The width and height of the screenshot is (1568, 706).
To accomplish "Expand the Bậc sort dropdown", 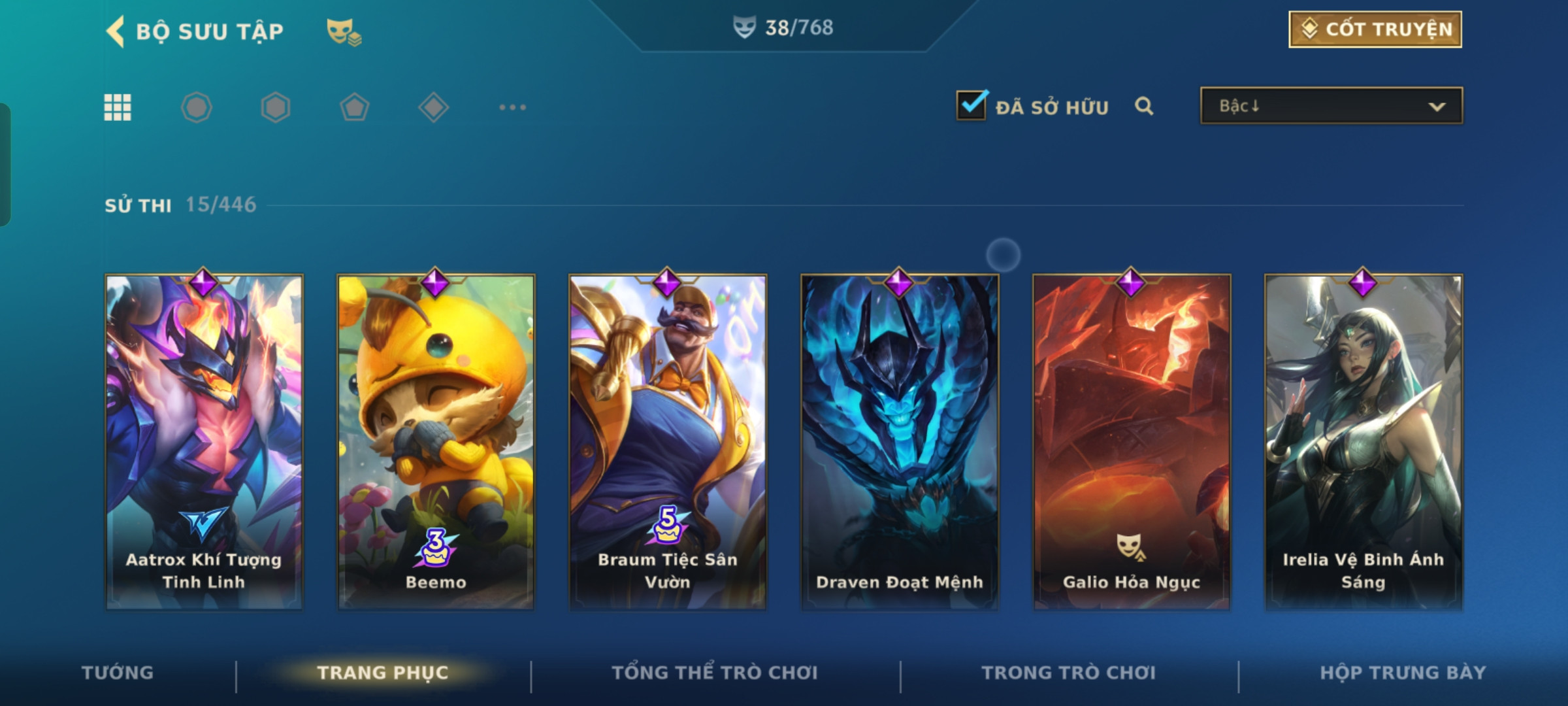I will [x=1331, y=106].
